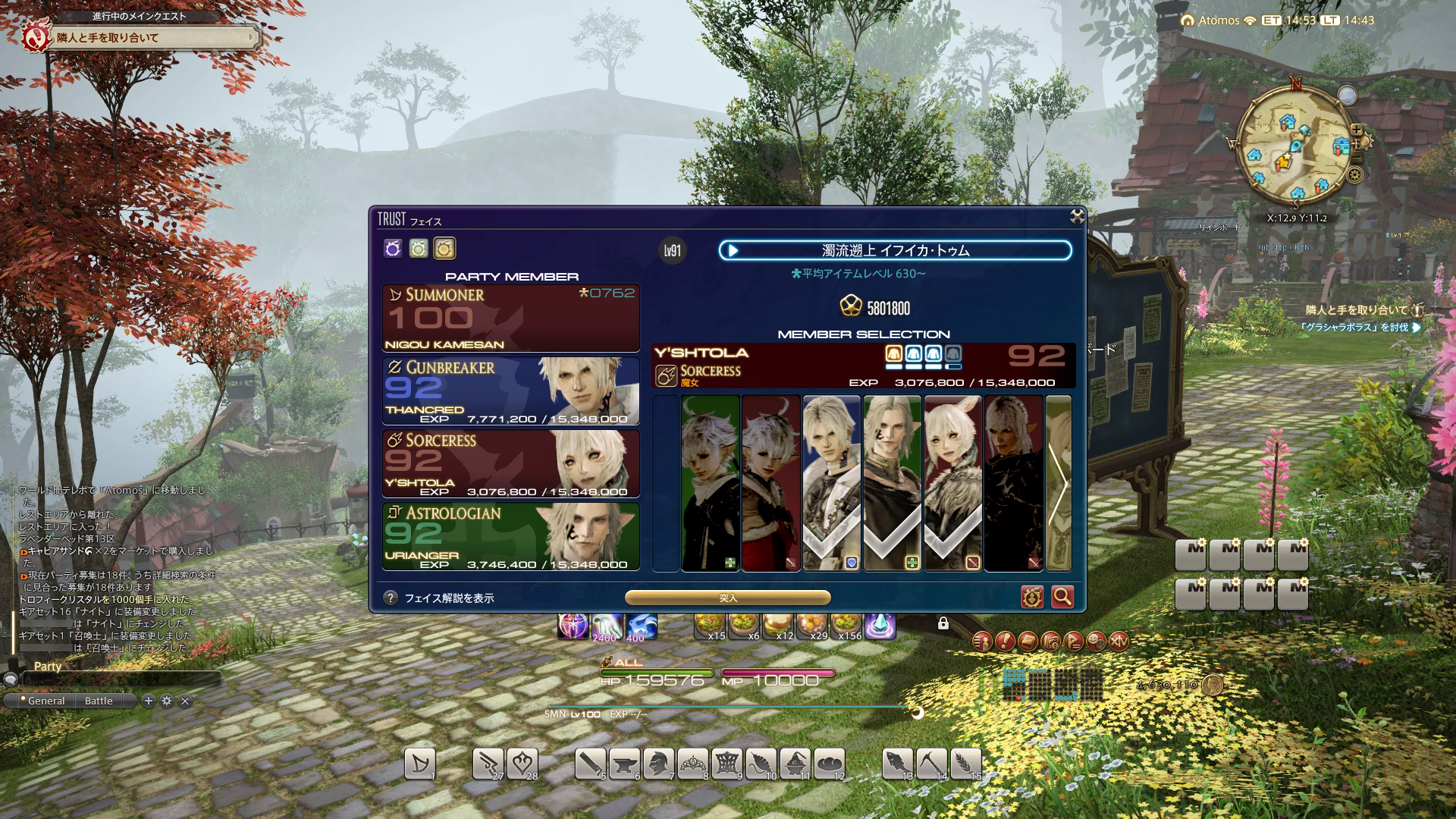Choose the green-backed Alphinaud portrait
This screenshot has width=1456, height=819.
[710, 483]
